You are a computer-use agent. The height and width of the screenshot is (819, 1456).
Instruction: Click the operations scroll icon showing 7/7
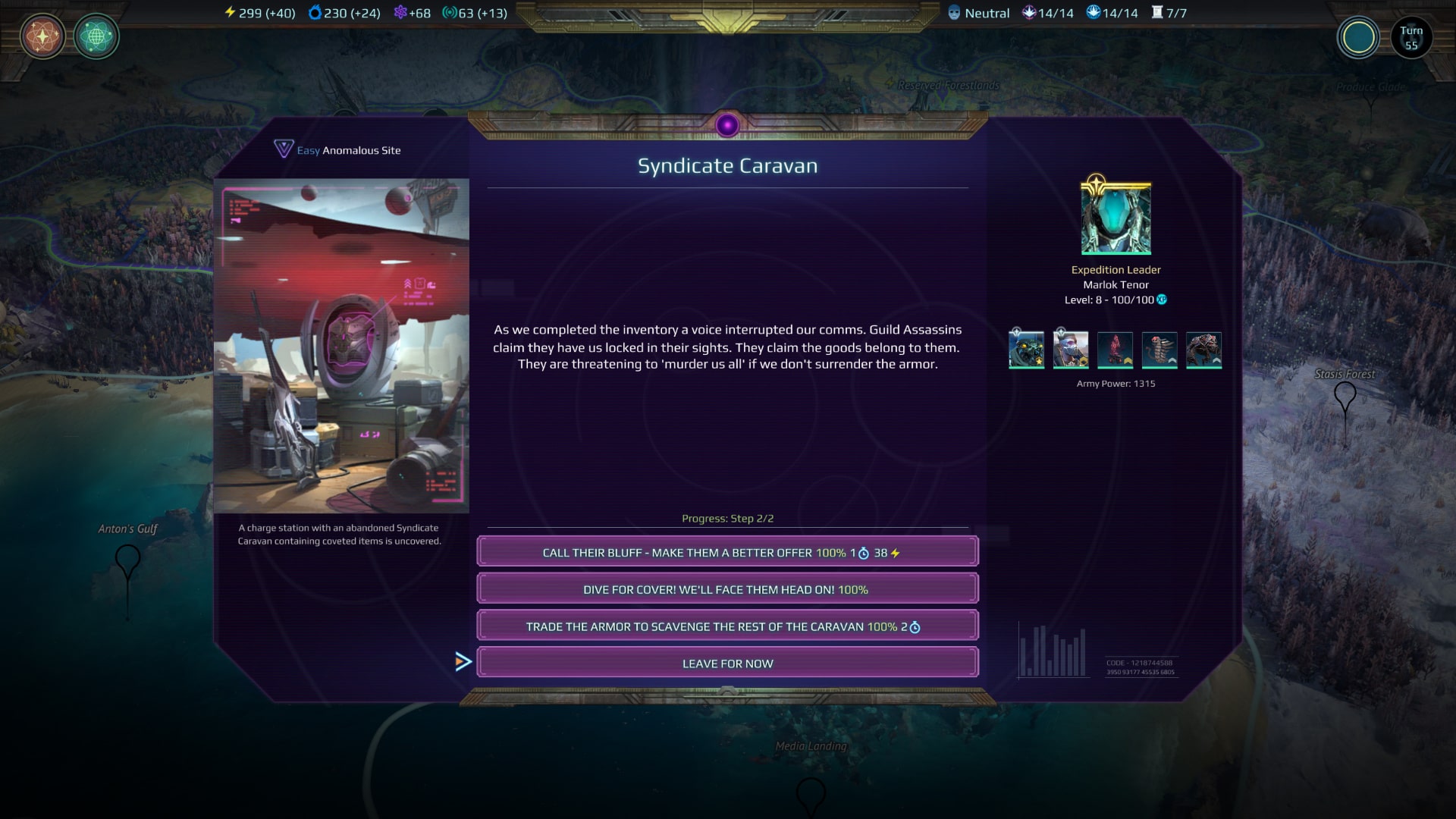(x=1159, y=12)
